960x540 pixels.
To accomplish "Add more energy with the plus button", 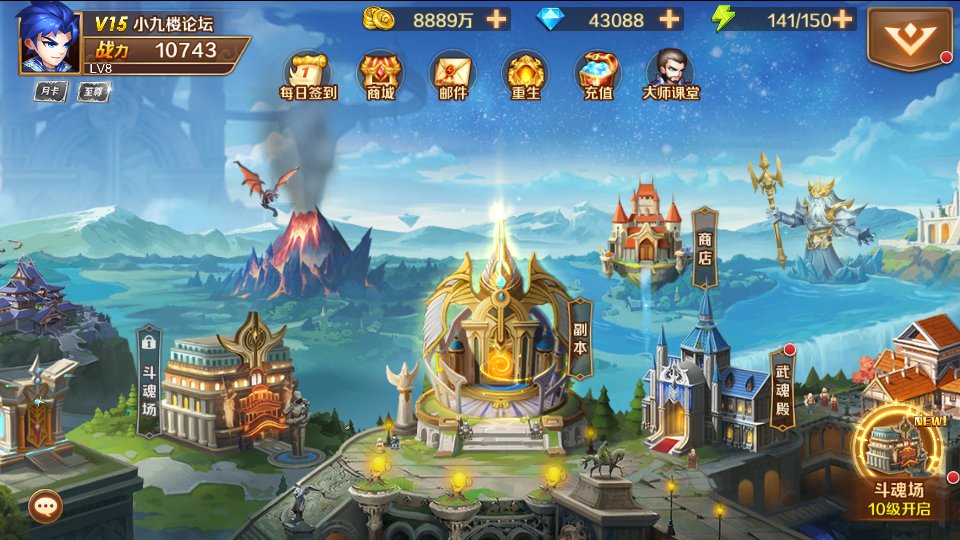I will (843, 19).
